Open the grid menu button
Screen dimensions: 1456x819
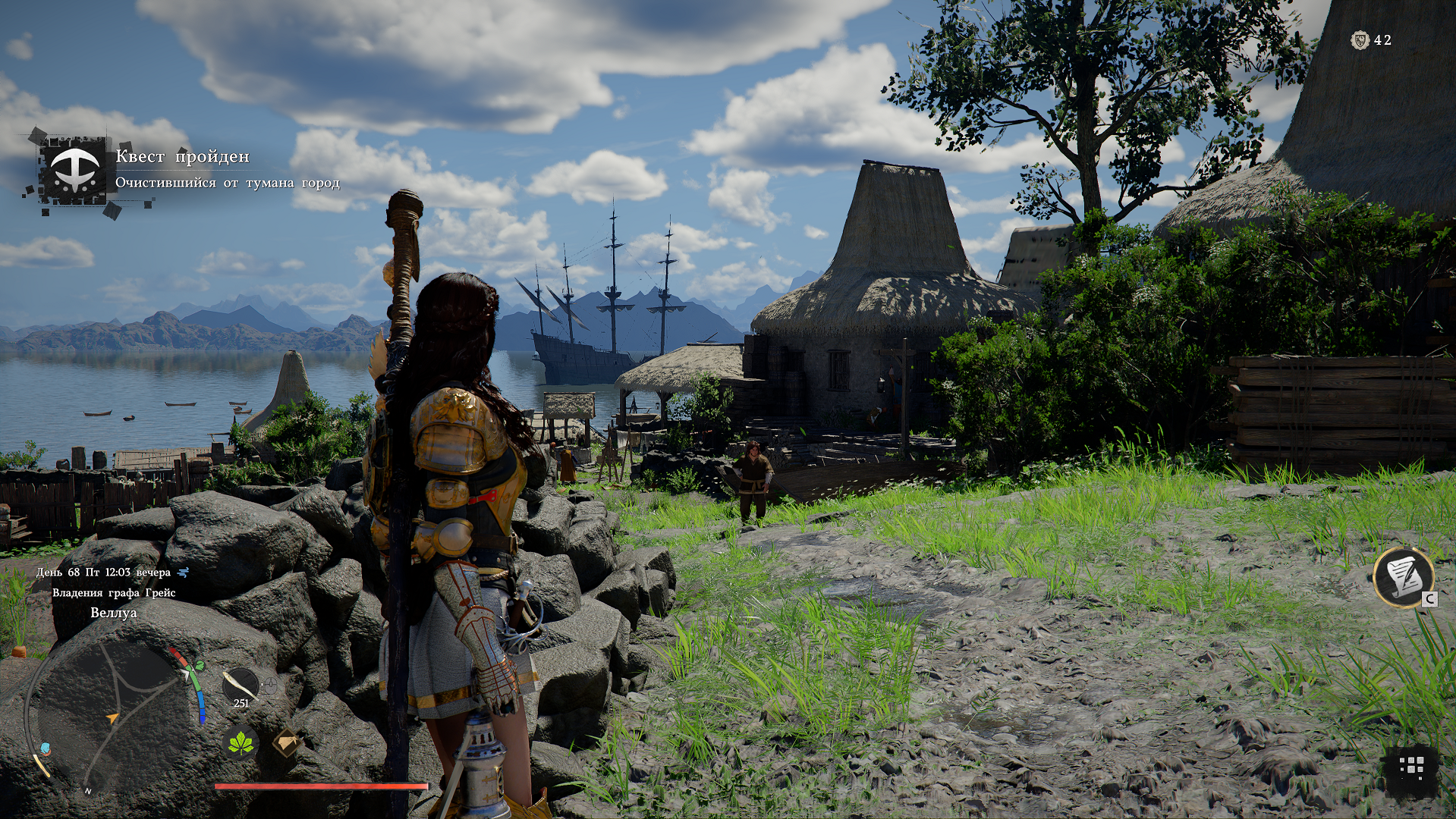pos(1410,767)
